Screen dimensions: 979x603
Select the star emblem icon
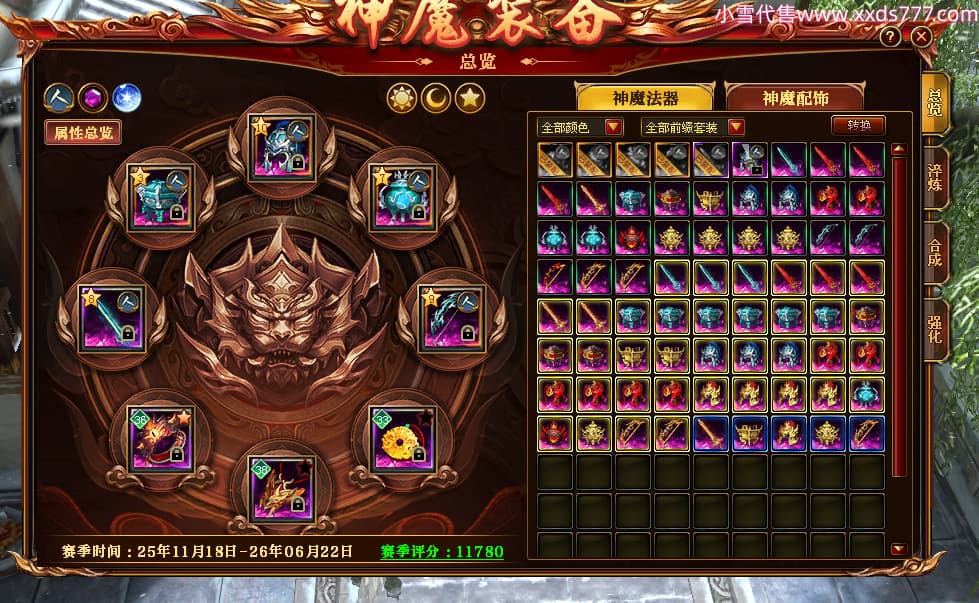470,97
